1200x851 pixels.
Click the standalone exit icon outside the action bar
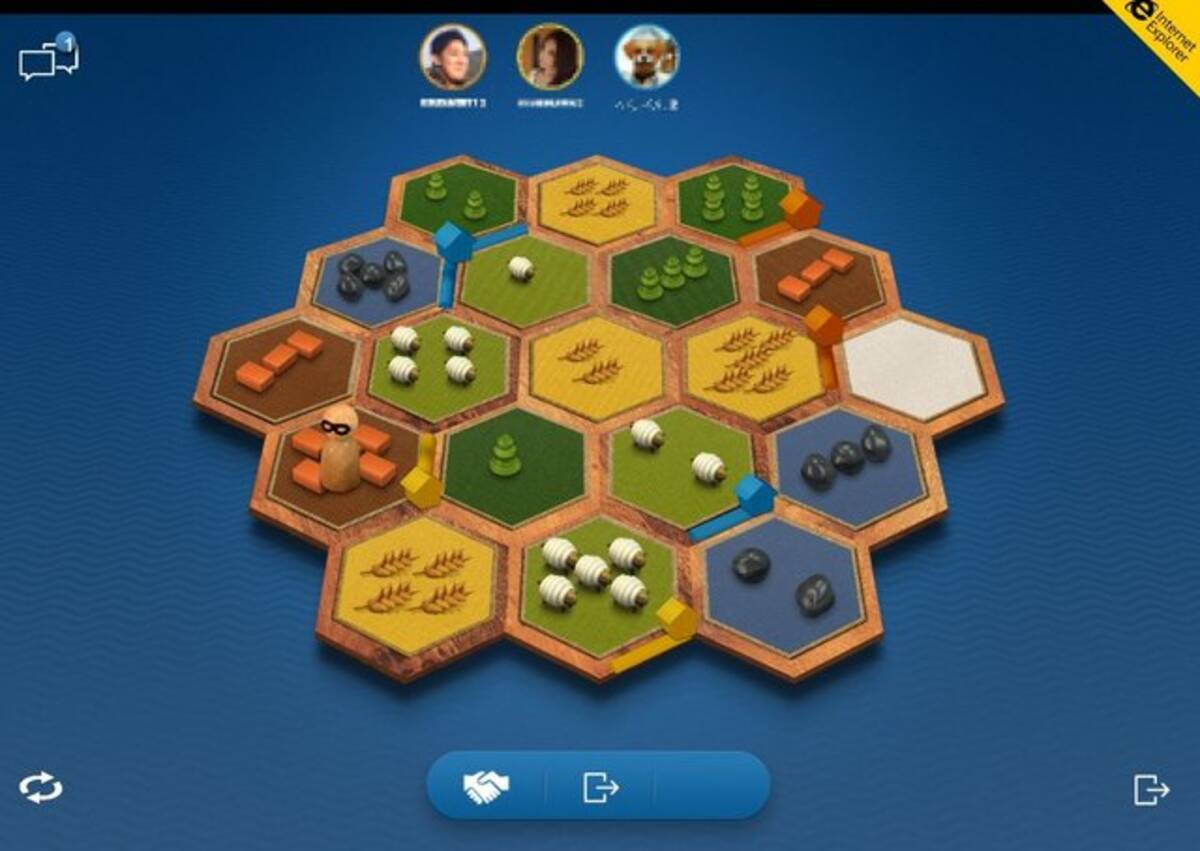[1151, 789]
